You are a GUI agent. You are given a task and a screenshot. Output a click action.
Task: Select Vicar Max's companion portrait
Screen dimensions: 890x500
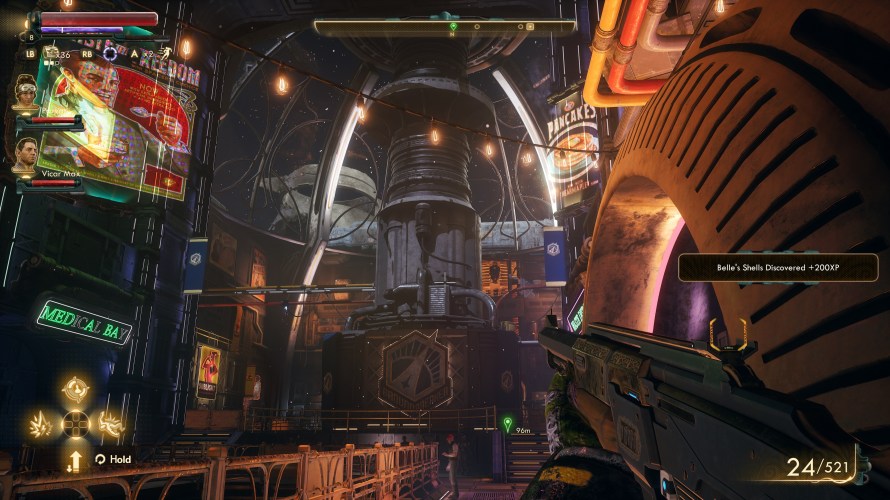[x=26, y=152]
